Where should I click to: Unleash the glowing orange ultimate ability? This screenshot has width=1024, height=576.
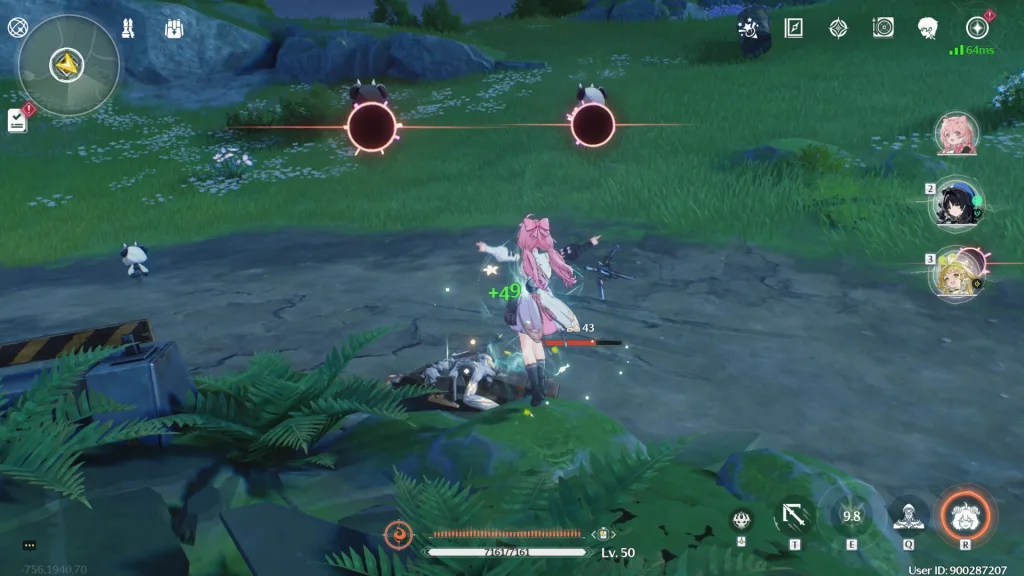click(x=966, y=515)
